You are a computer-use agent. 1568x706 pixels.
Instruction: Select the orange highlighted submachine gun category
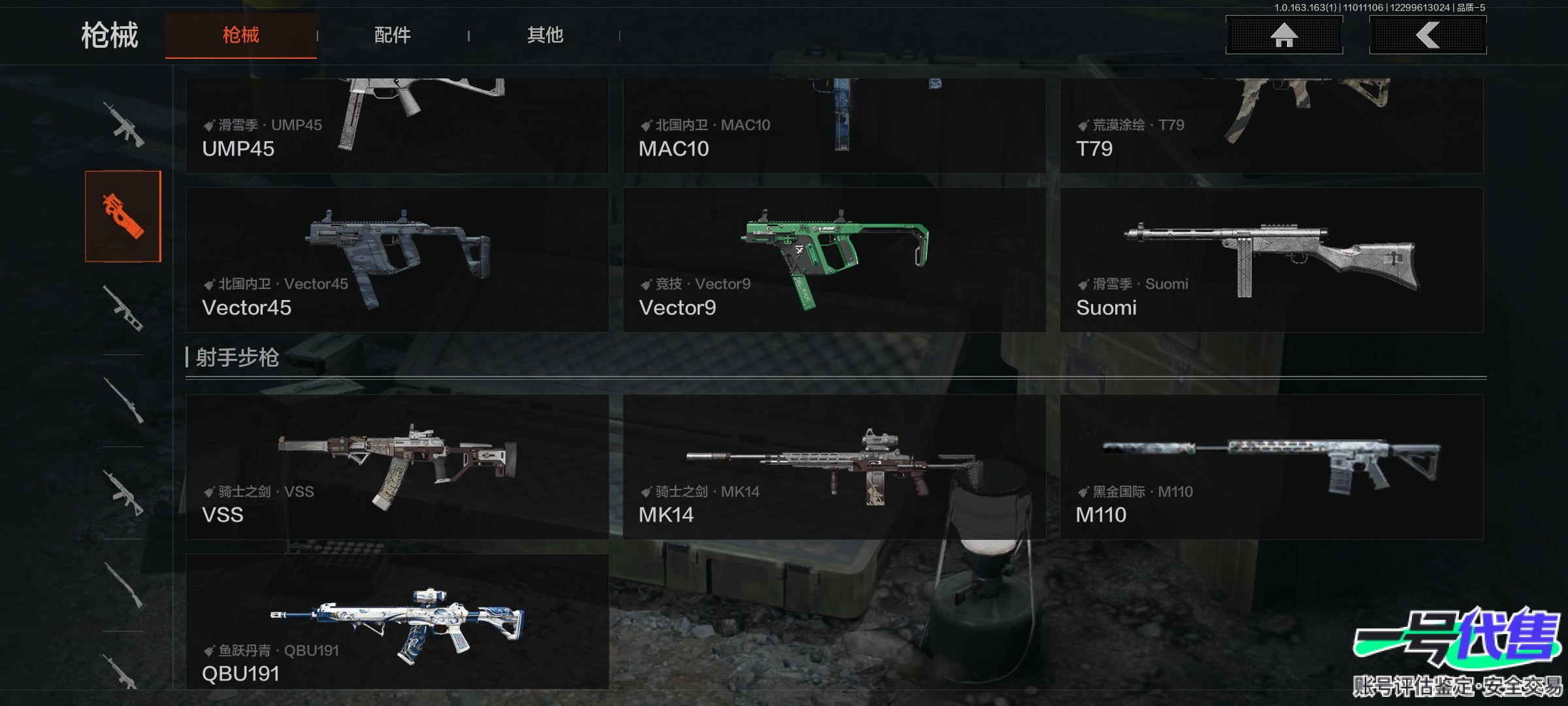click(x=123, y=216)
